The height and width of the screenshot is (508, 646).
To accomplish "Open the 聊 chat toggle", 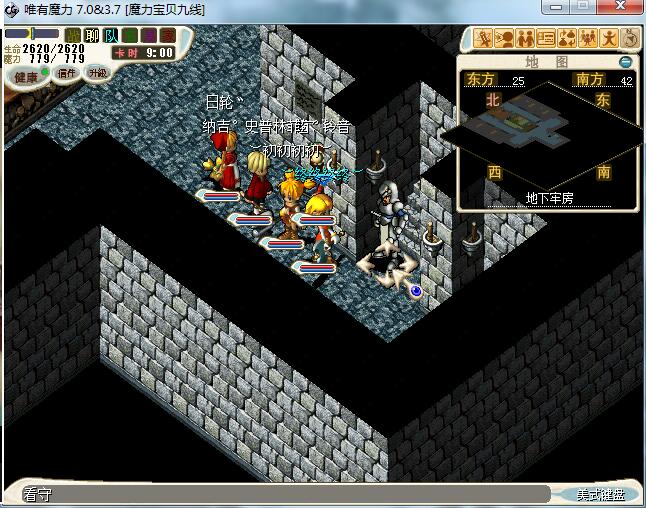I will point(91,35).
